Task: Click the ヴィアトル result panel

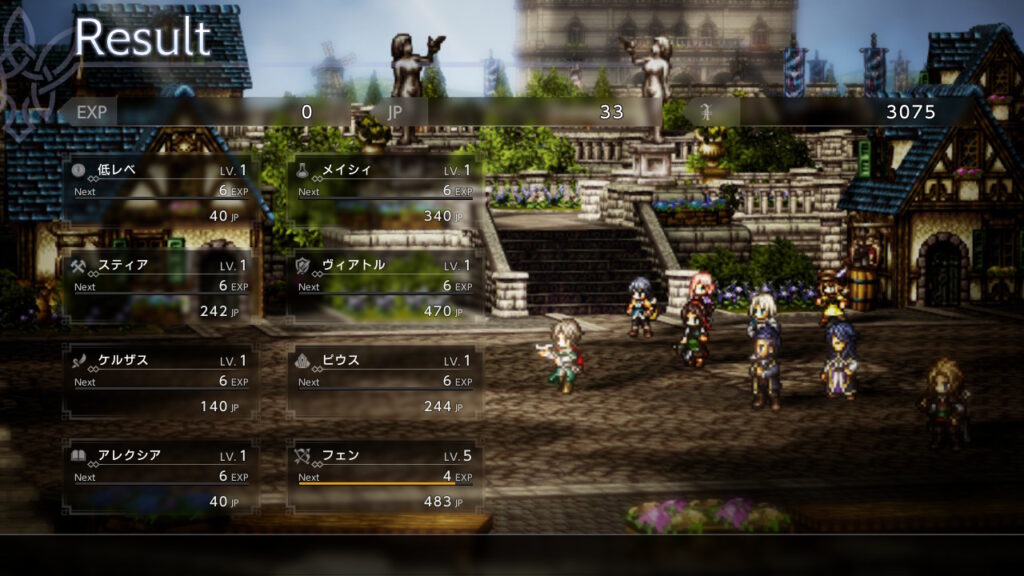Action: coord(385,287)
